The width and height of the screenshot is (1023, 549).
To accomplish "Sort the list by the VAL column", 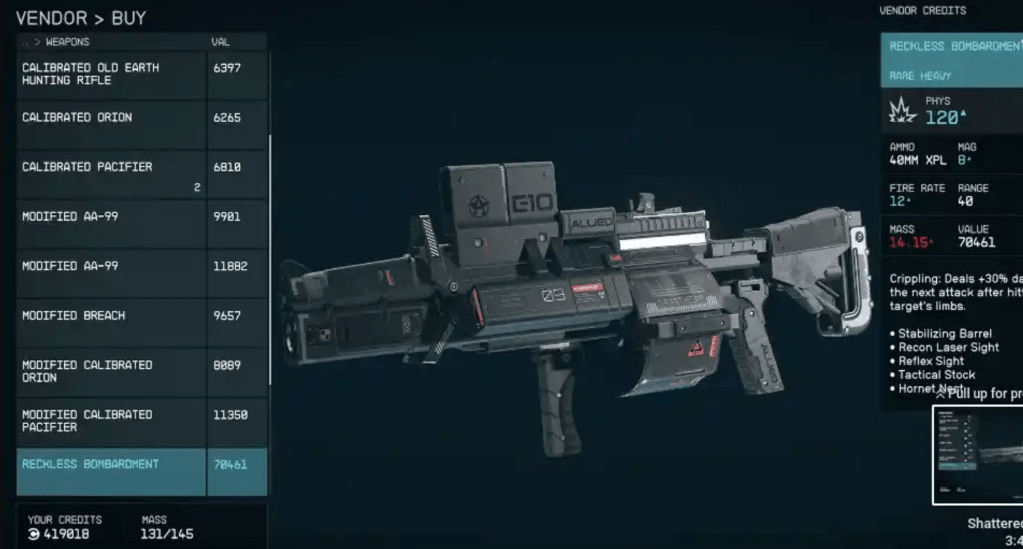I will pyautogui.click(x=221, y=42).
